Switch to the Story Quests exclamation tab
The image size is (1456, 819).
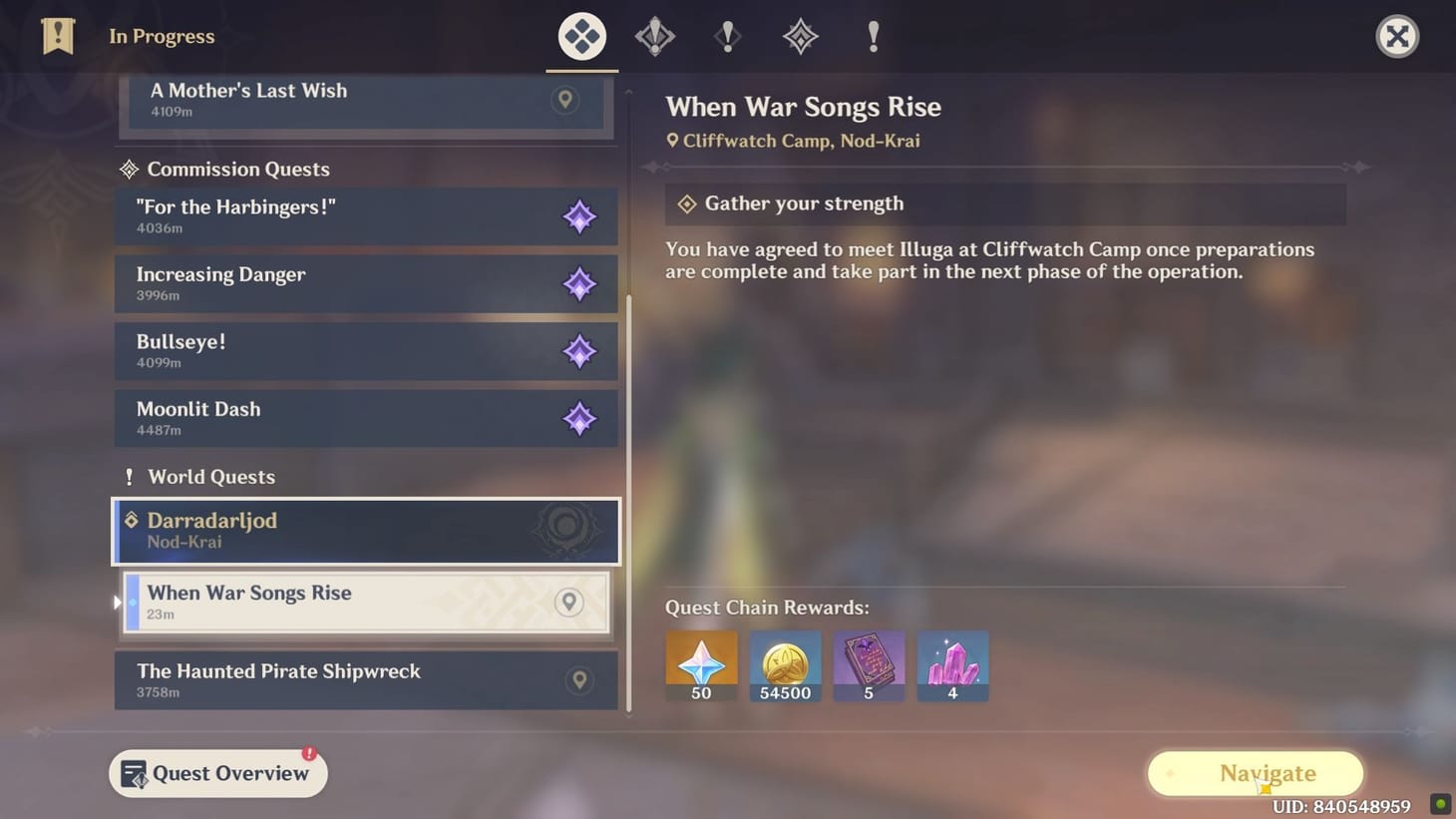[727, 36]
